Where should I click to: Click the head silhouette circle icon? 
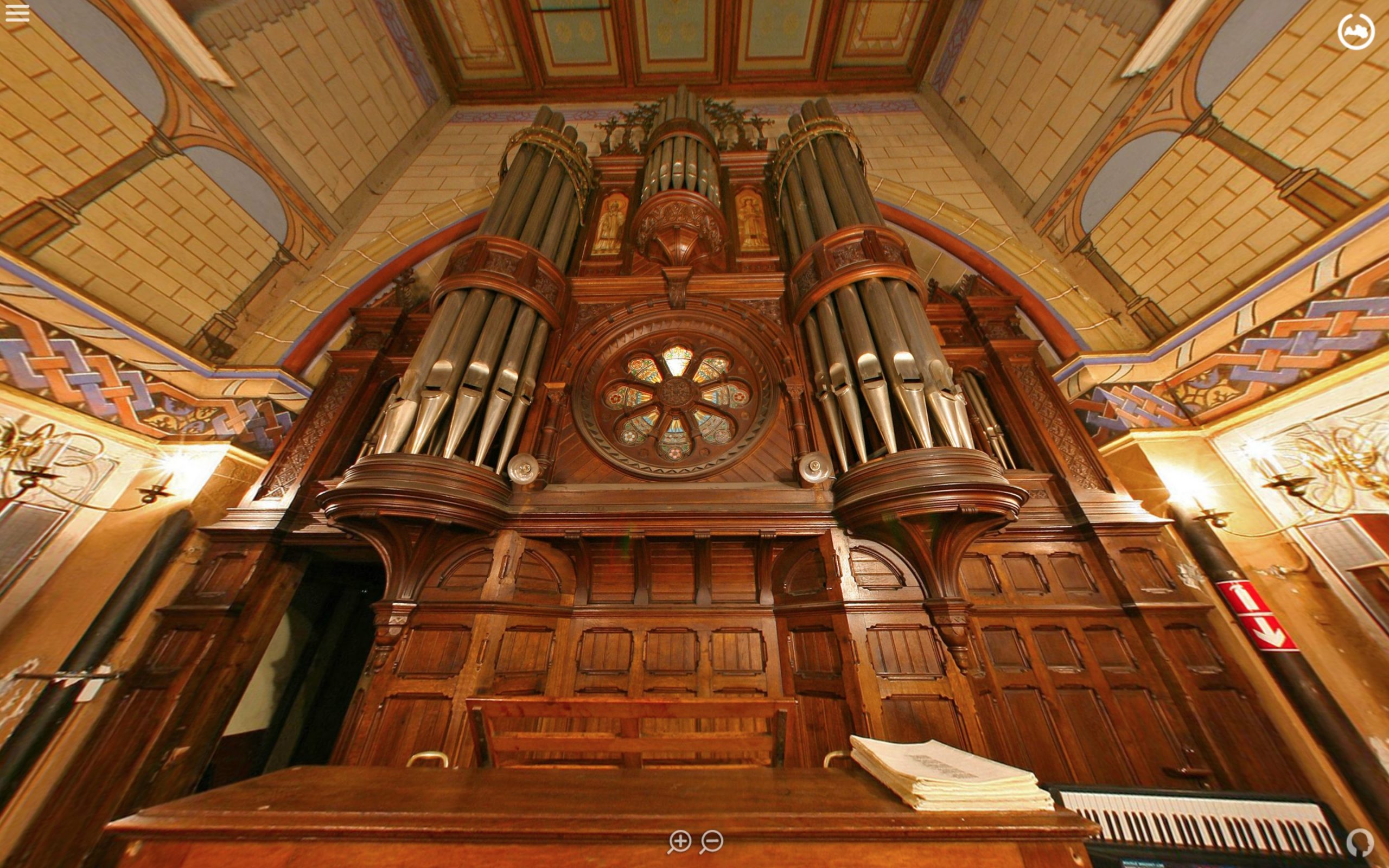pos(1360,843)
